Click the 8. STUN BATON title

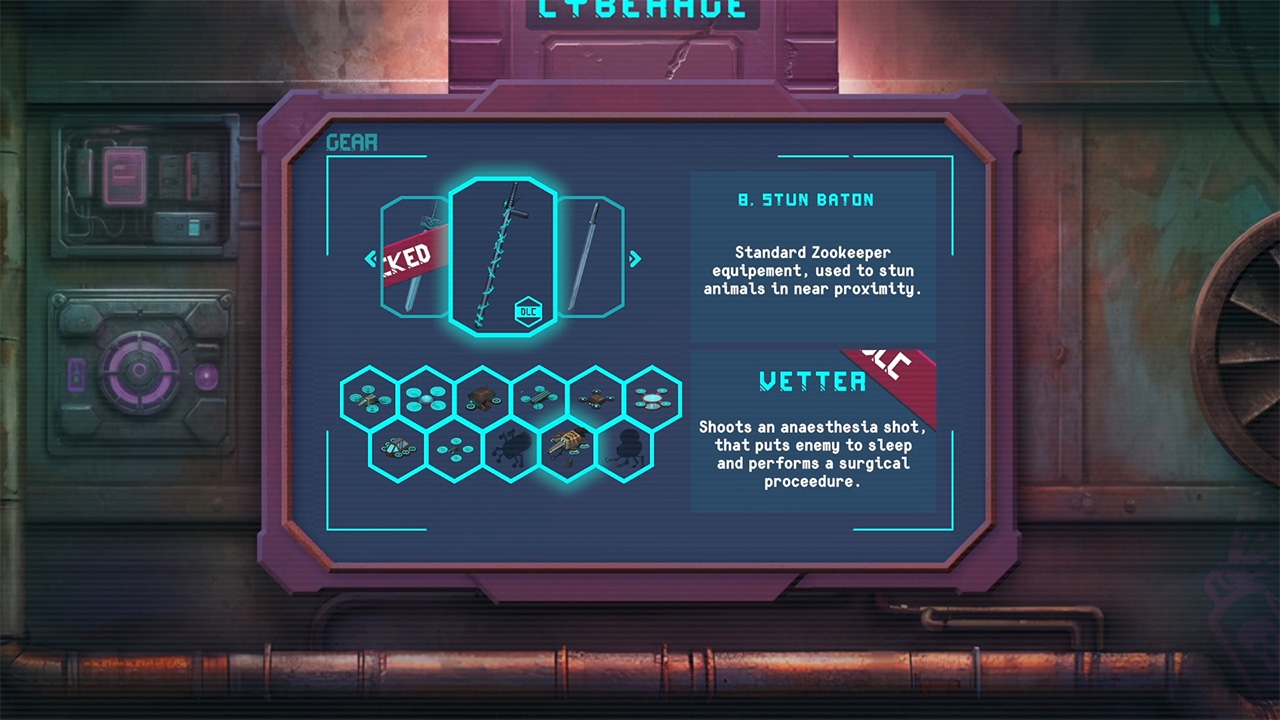coord(806,199)
